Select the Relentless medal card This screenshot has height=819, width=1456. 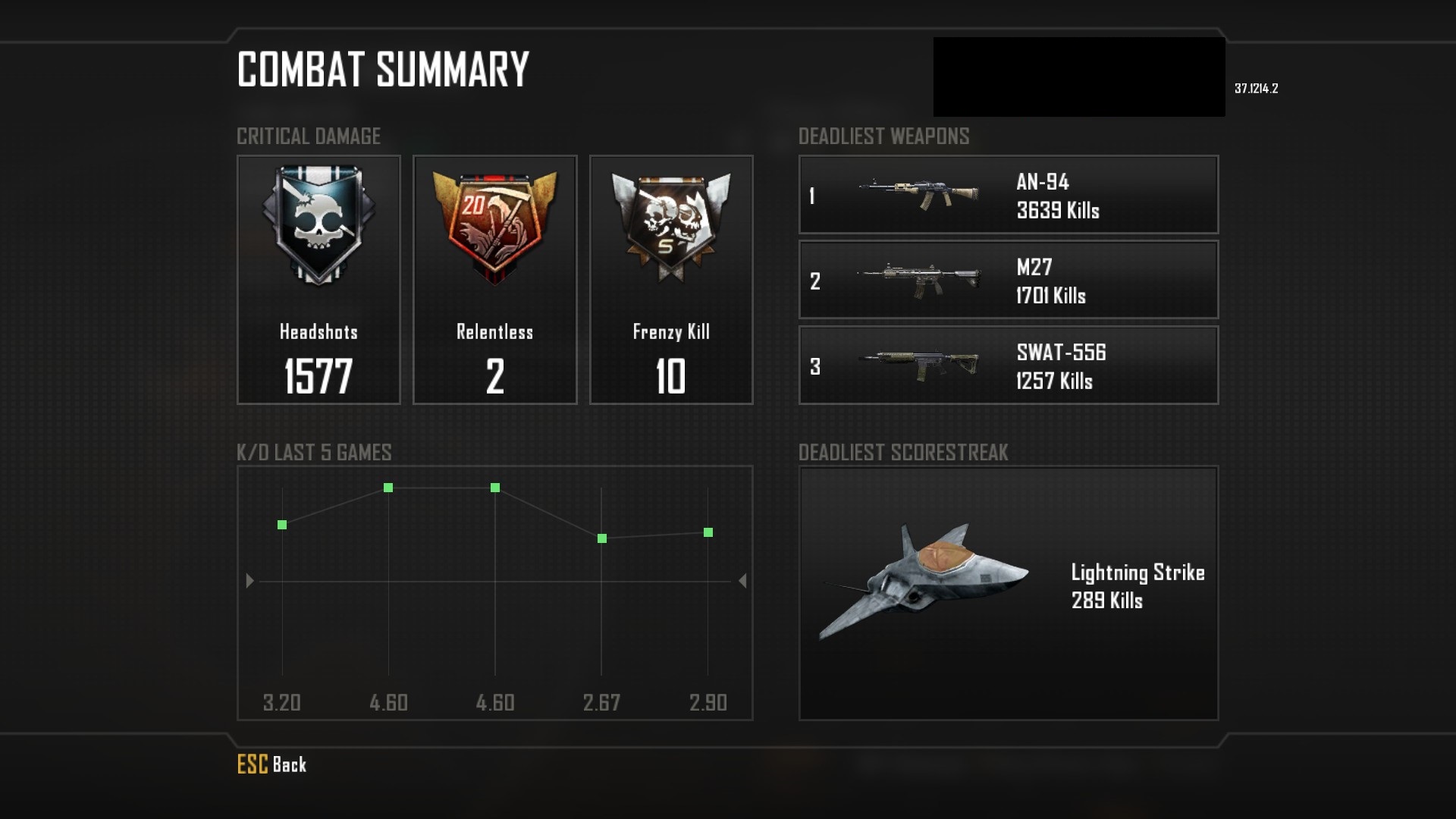pos(494,280)
